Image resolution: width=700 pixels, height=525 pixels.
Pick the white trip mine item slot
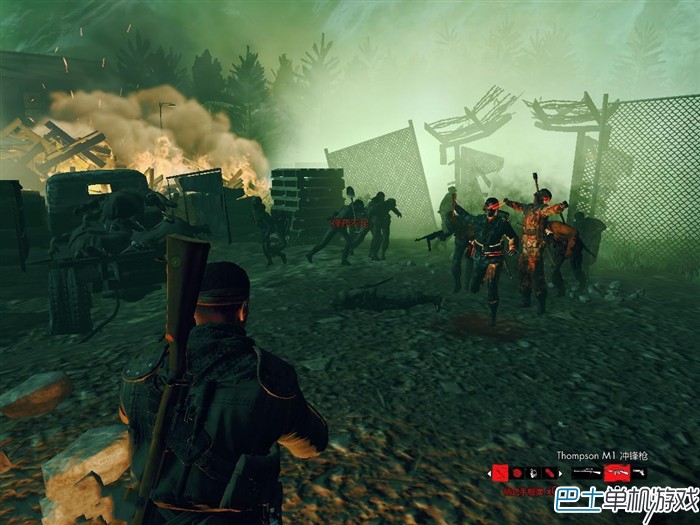click(x=533, y=472)
